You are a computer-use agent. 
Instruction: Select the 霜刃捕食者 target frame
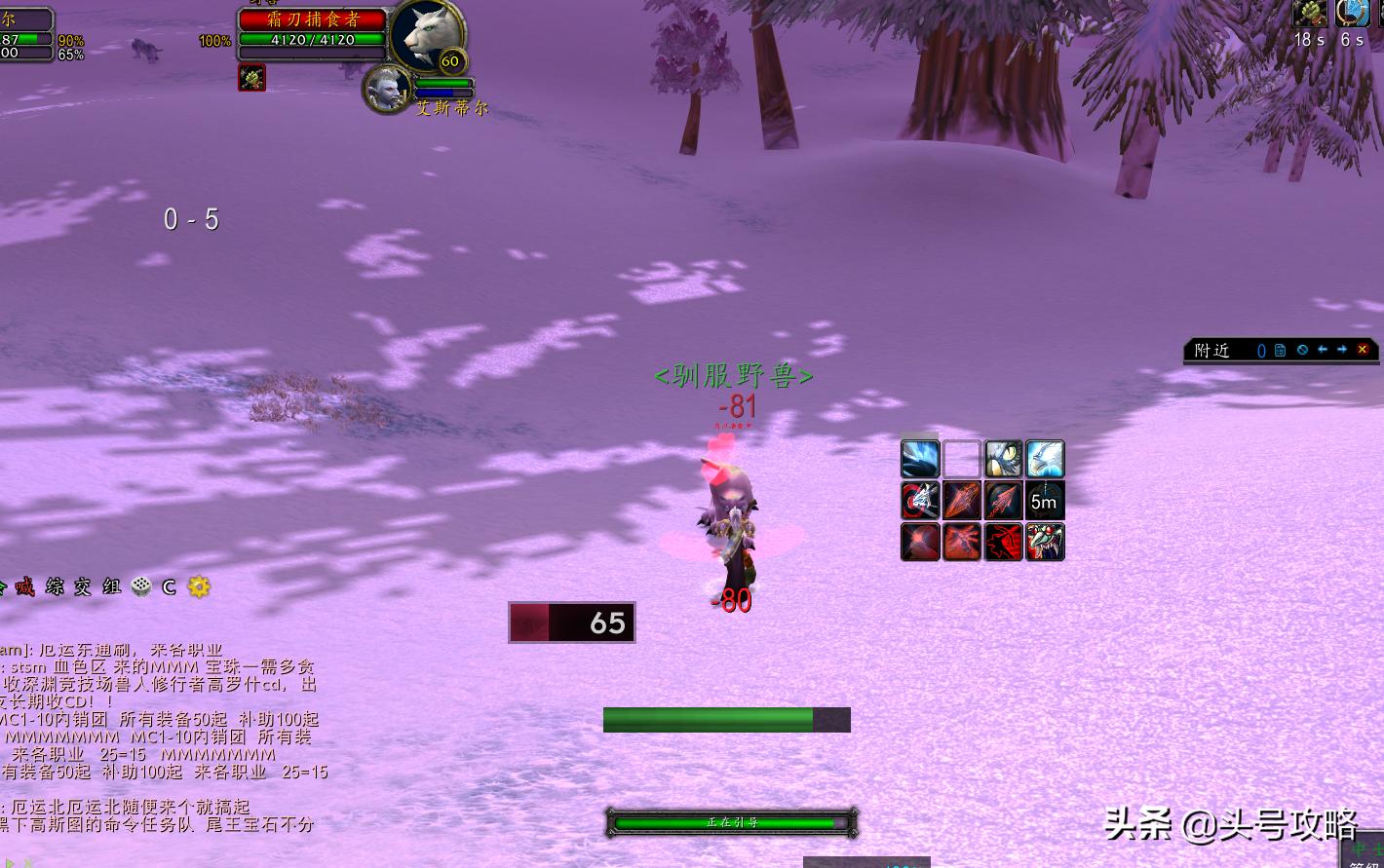(x=312, y=19)
